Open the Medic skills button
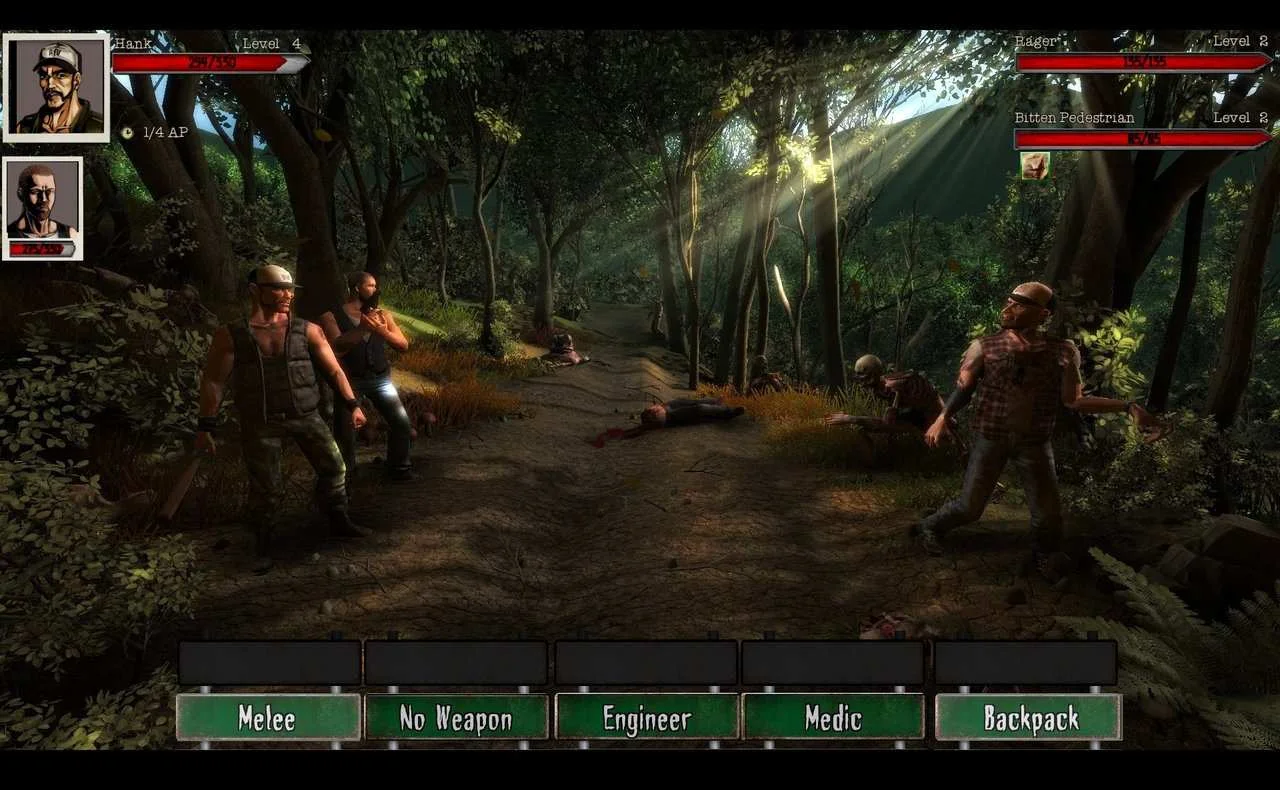1280x790 pixels. [x=833, y=717]
